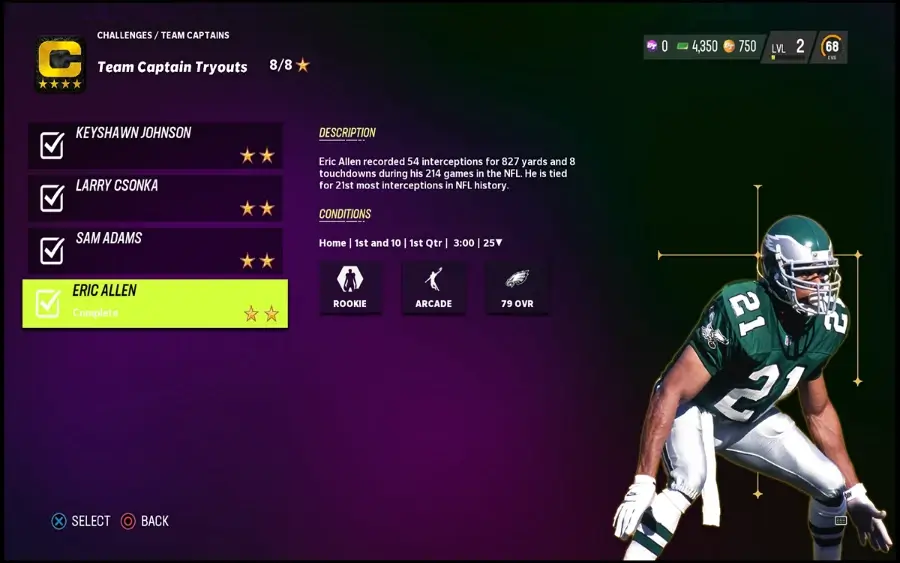Viewport: 900px width, 563px height.
Task: Click the 750 coin balance
Action: coord(740,46)
